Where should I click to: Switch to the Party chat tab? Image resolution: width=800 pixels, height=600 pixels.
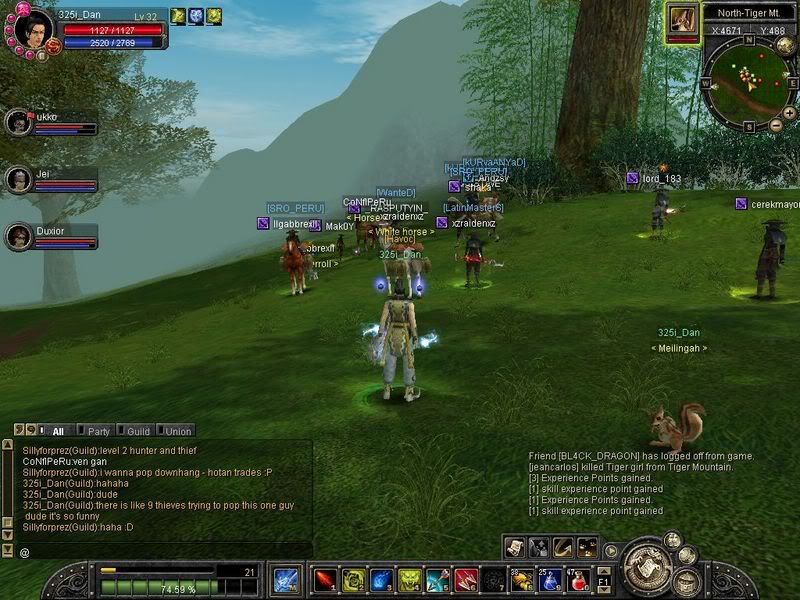click(98, 431)
